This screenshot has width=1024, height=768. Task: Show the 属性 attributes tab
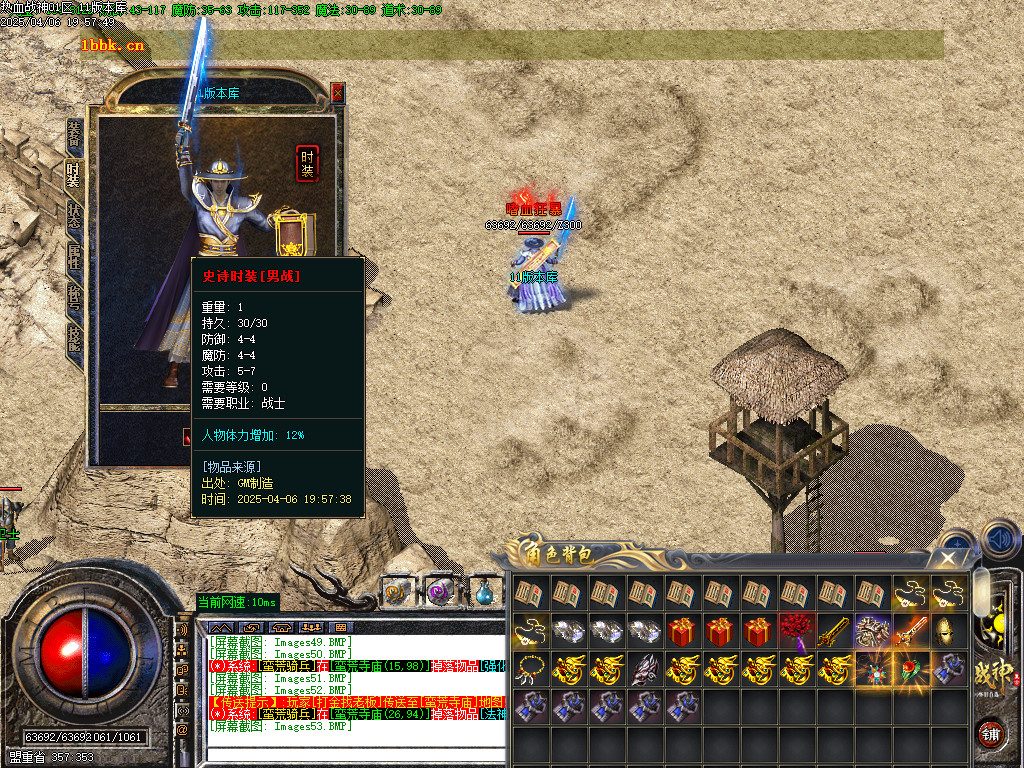74,258
